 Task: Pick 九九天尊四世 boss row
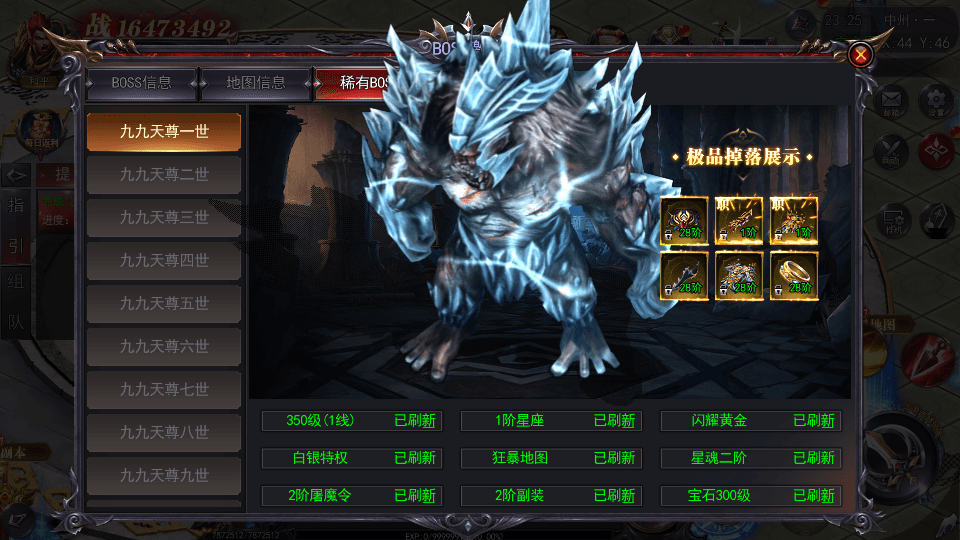coord(164,261)
